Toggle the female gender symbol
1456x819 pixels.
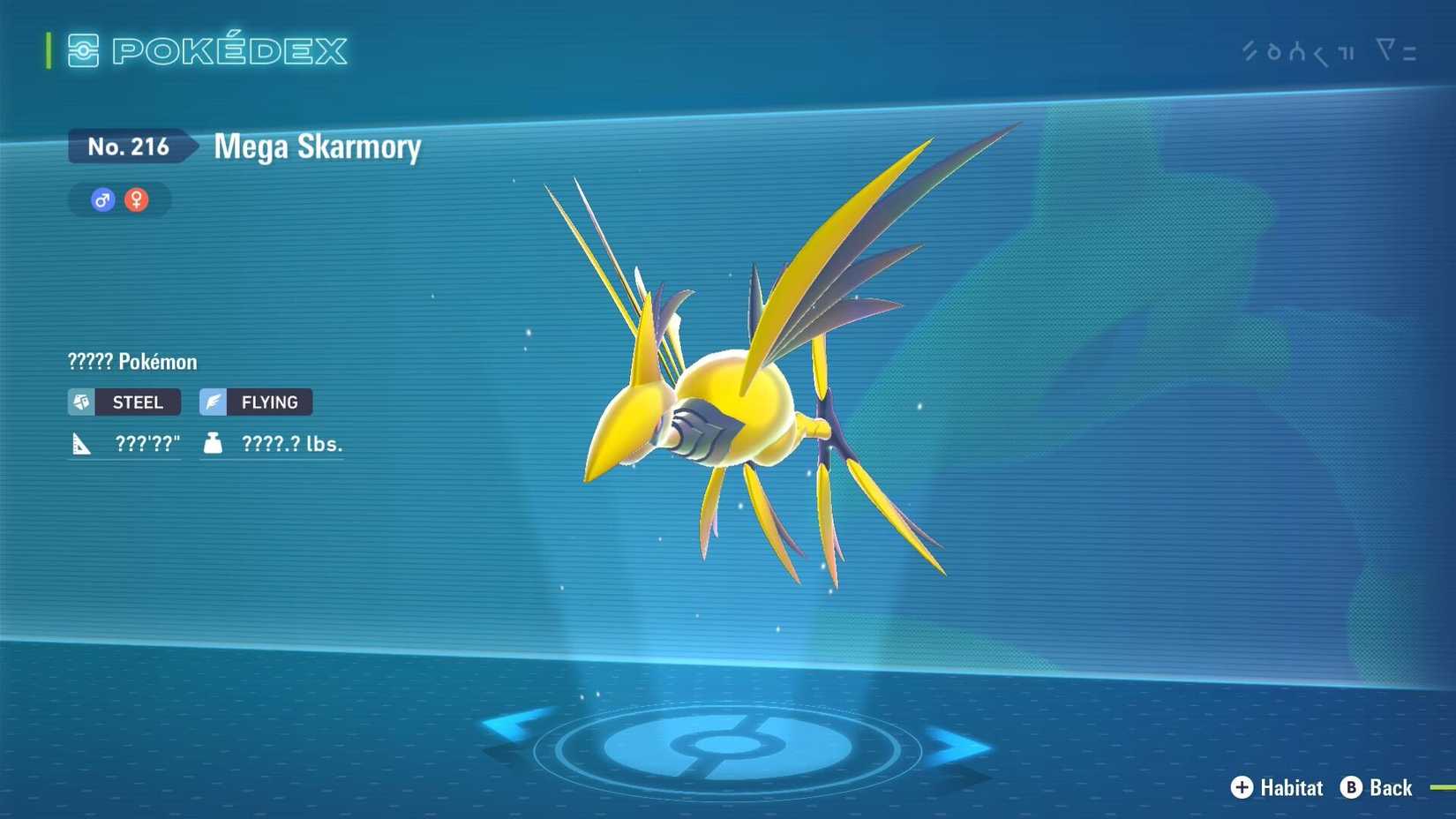click(x=137, y=199)
